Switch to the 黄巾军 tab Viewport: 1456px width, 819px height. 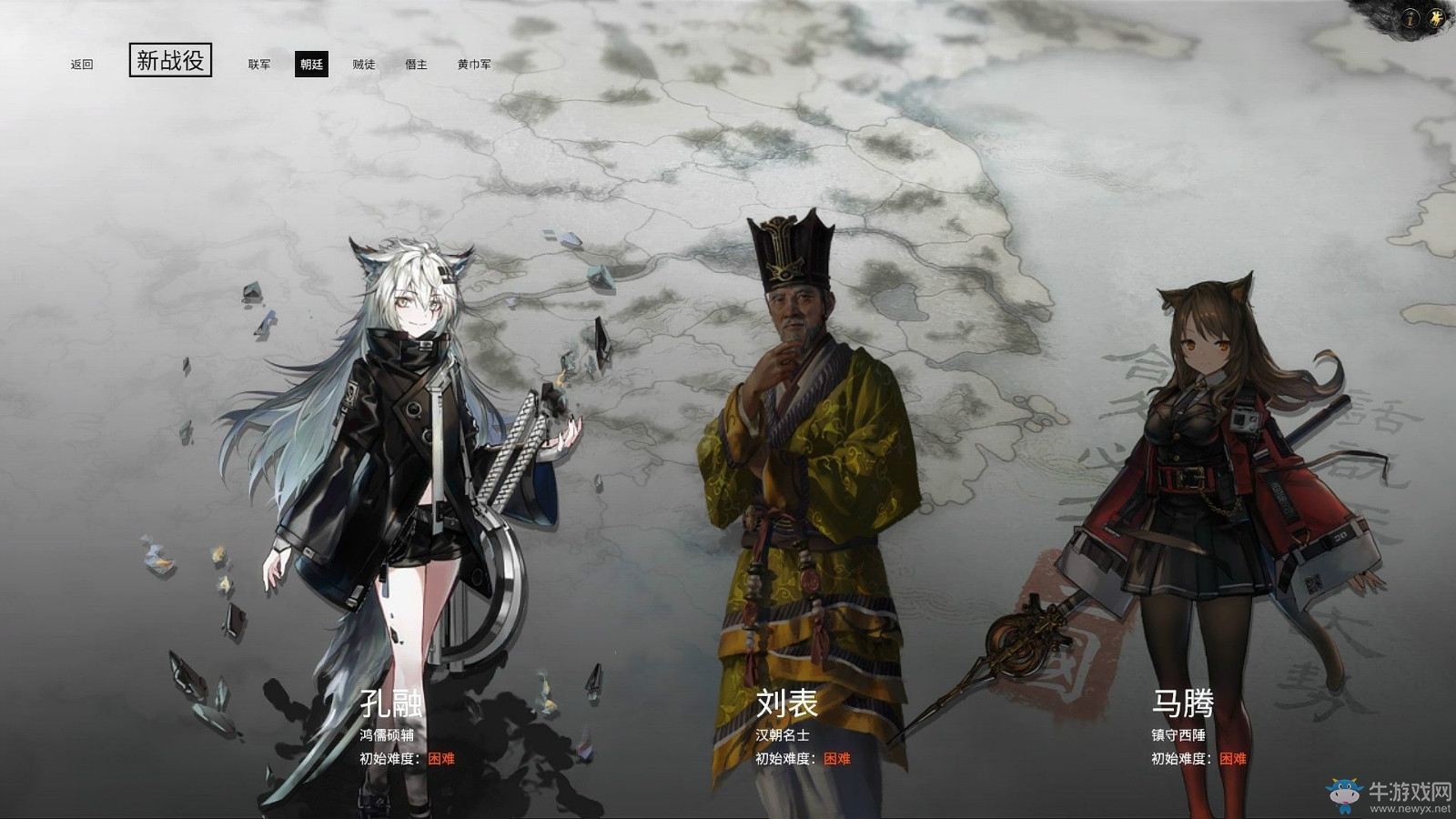(x=474, y=65)
